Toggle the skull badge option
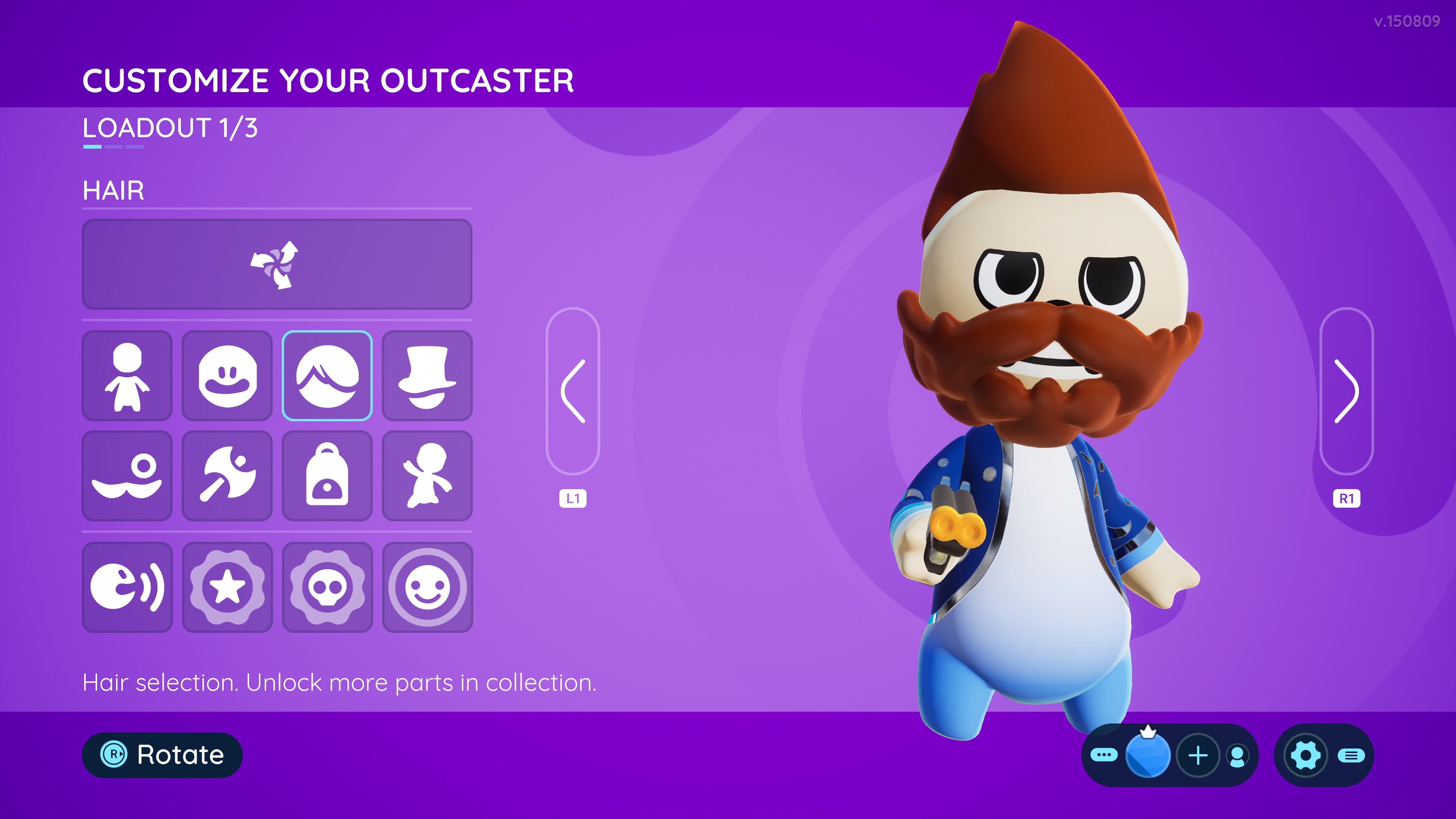Screen dimensions: 1456x819 click(327, 586)
